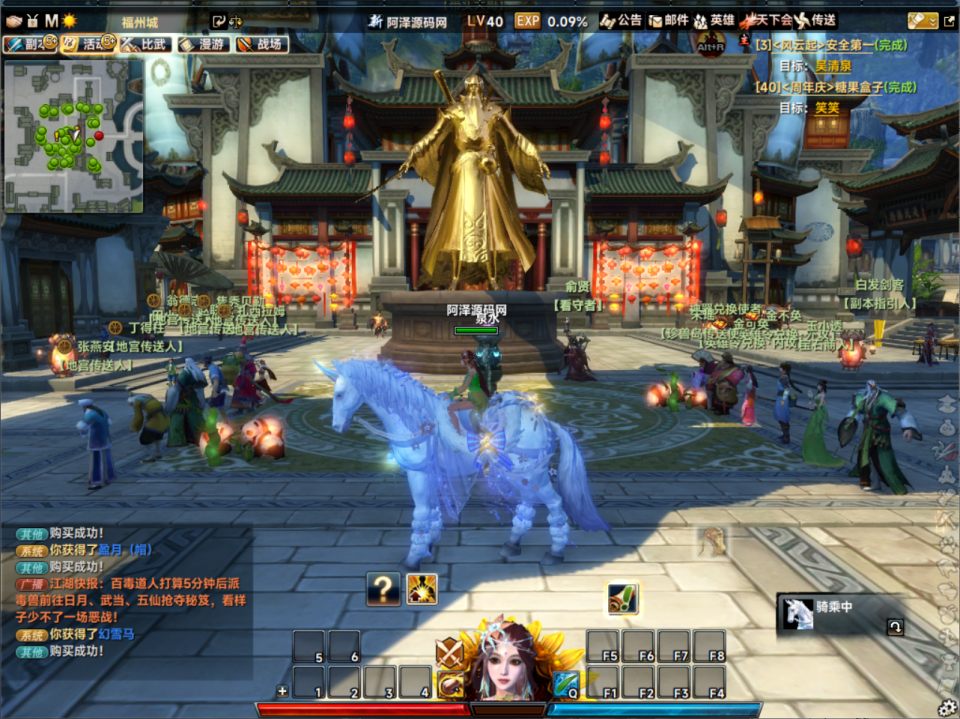The height and width of the screenshot is (719, 960).
Task: Click the 传送 teleport button
Action: [815, 20]
